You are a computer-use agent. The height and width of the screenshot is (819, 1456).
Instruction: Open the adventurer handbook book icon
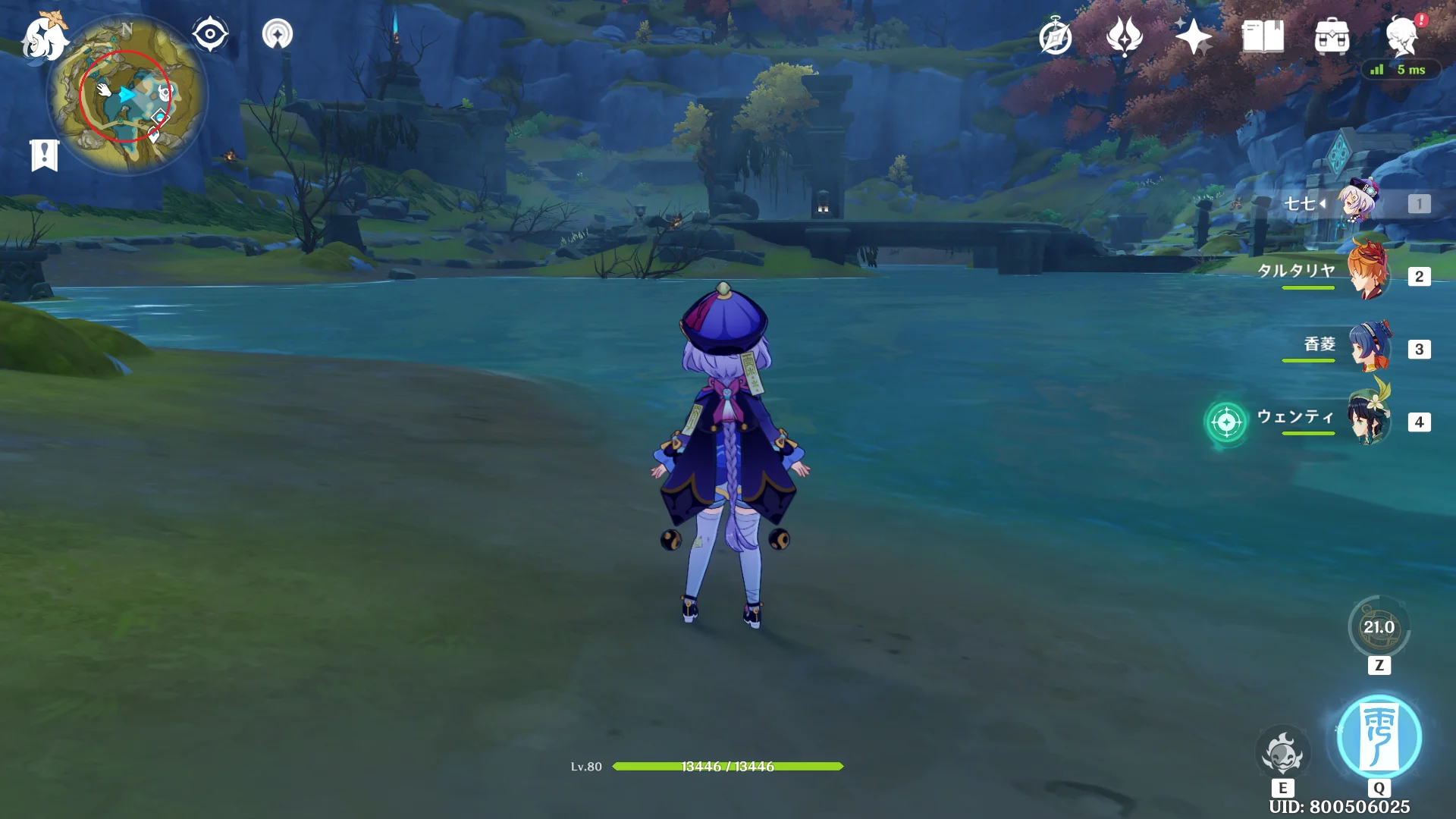[1263, 36]
